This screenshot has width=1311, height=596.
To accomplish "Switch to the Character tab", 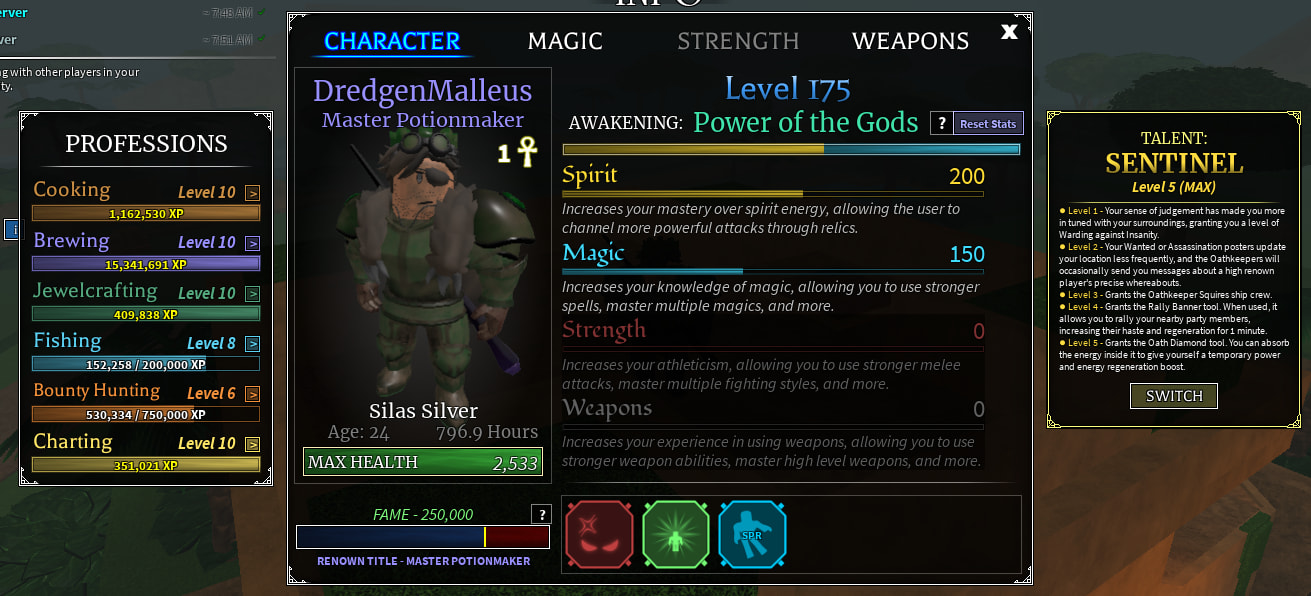I will coord(392,41).
